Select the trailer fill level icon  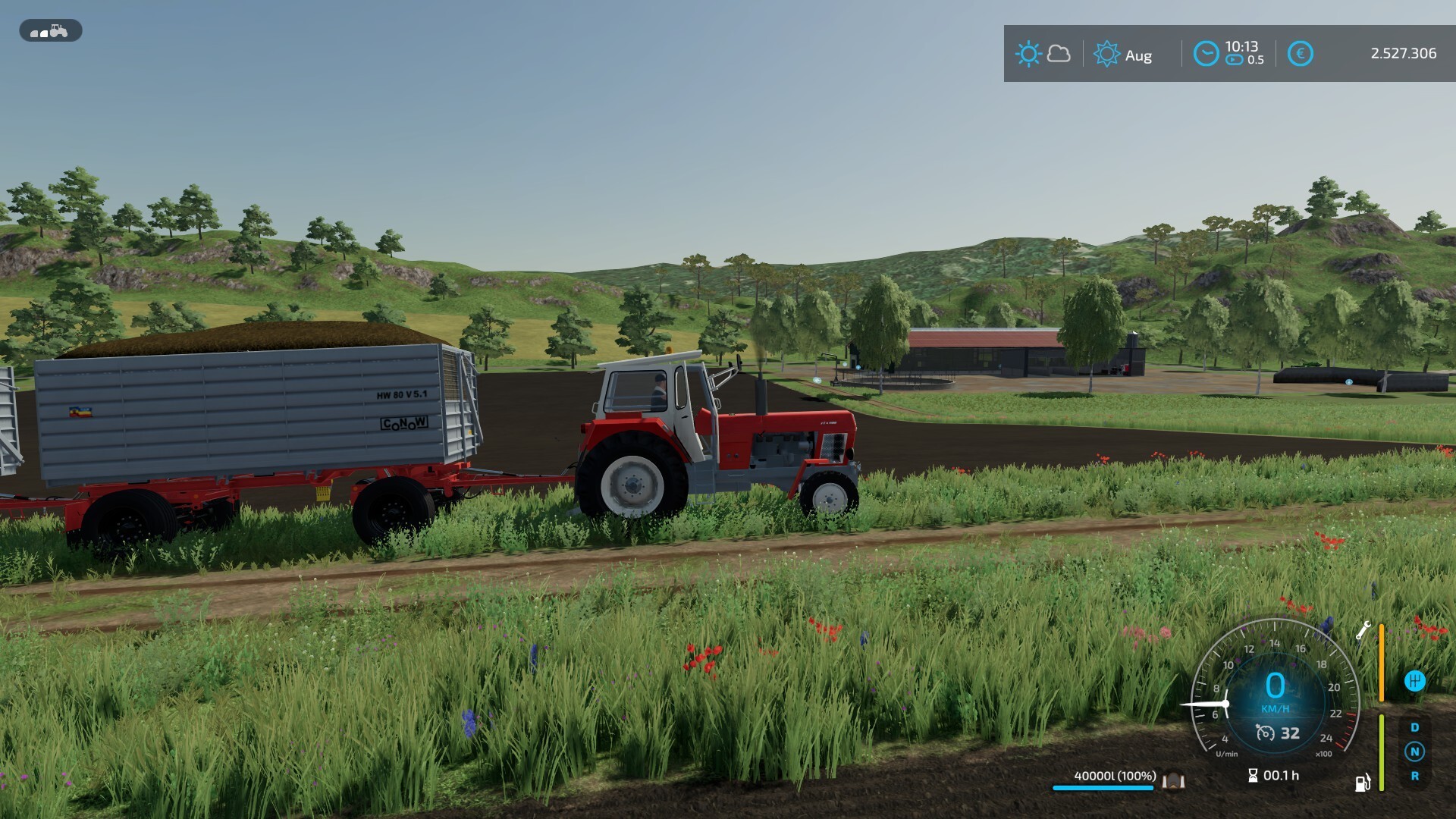pyautogui.click(x=1173, y=780)
